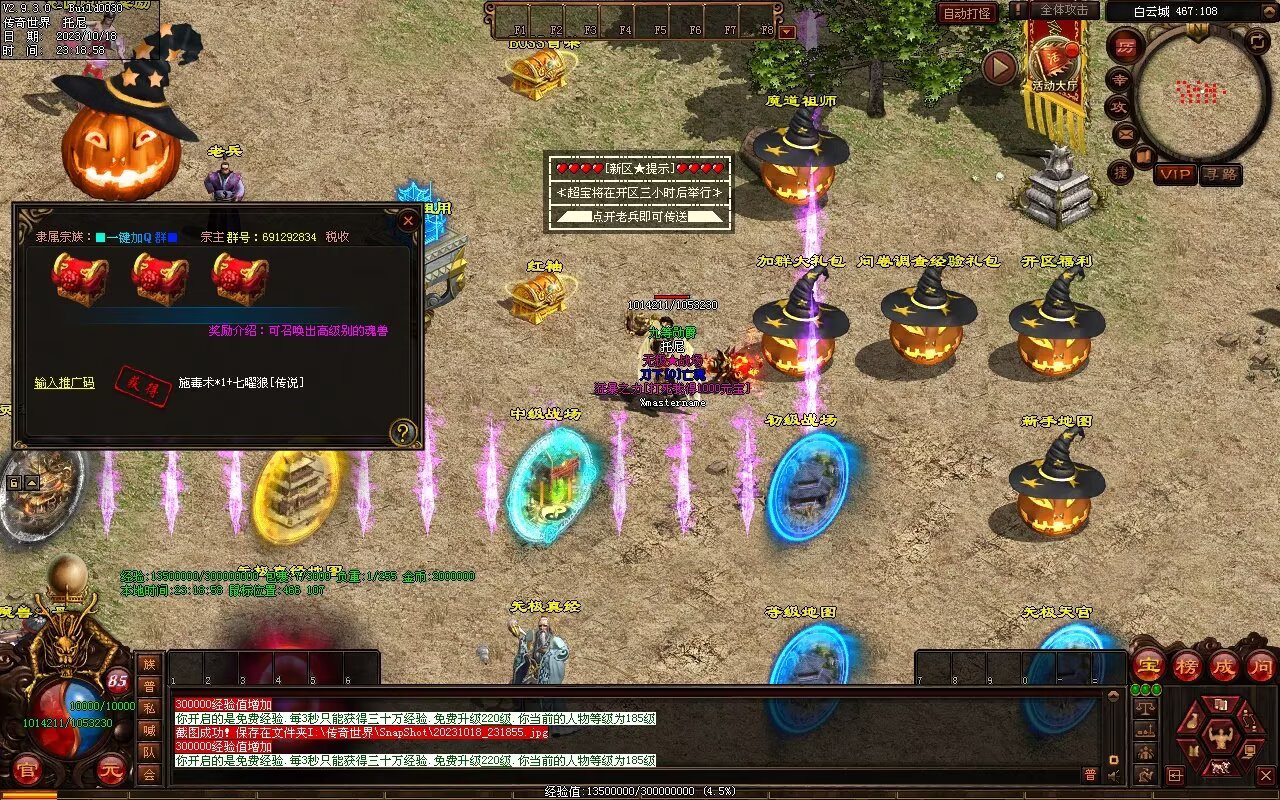1280x800 pixels.
Task: Open the balance scales trade icon
Action: pos(1145,708)
